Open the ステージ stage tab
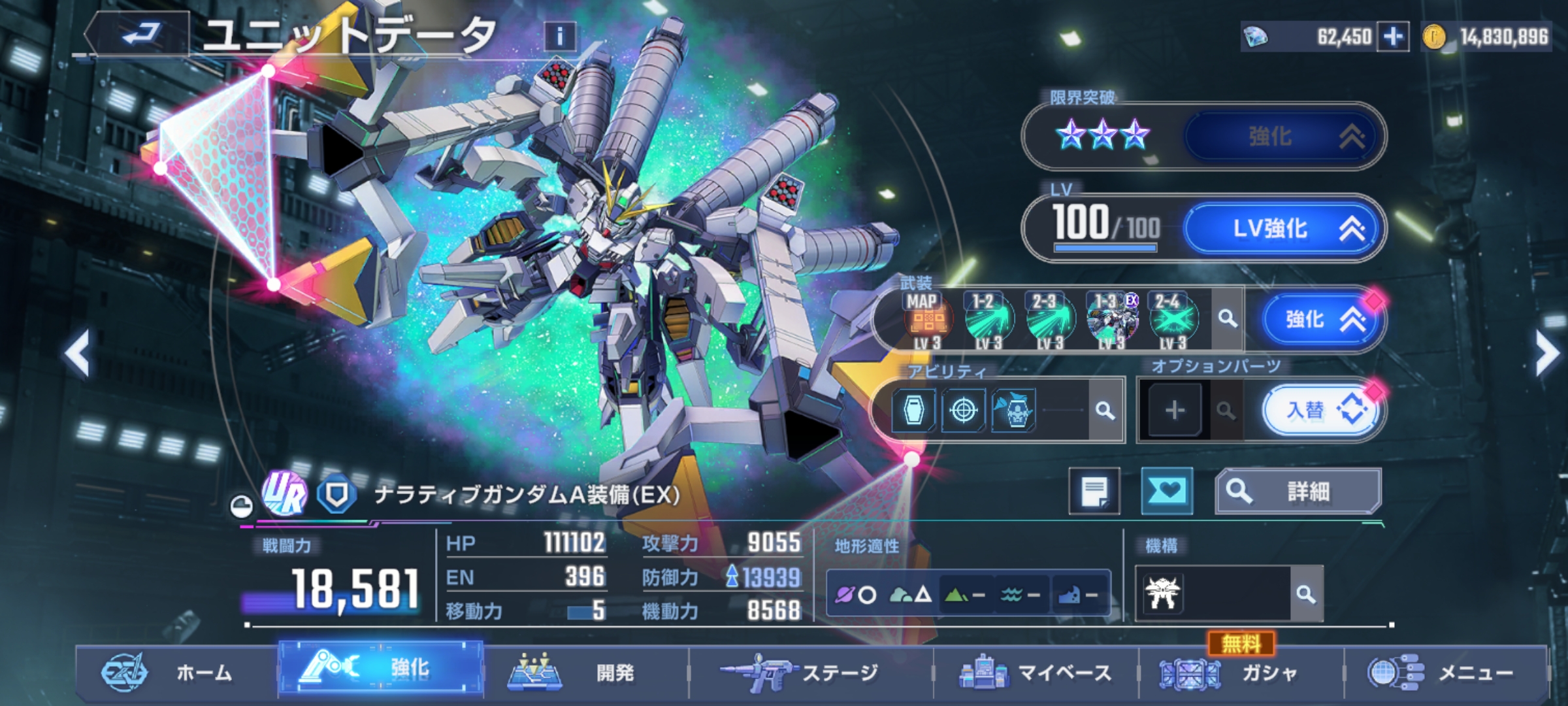 (x=810, y=672)
